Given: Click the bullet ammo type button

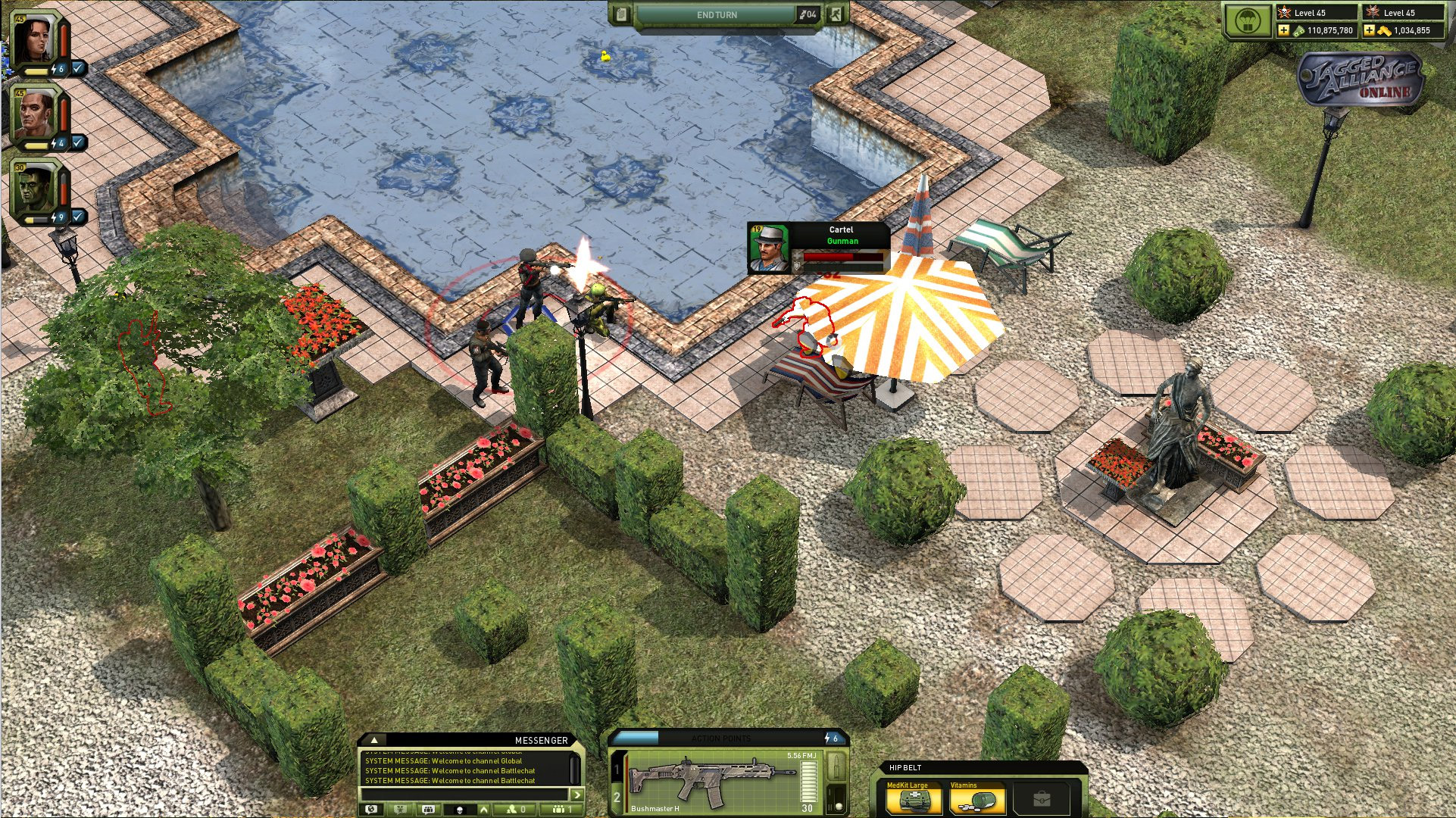Looking at the screenshot, I should [836, 766].
